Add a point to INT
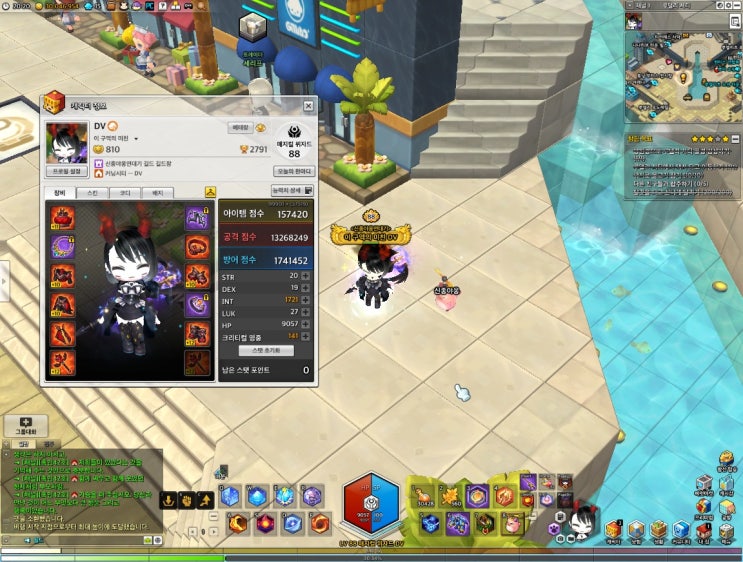Image resolution: width=743 pixels, height=562 pixels. [305, 300]
